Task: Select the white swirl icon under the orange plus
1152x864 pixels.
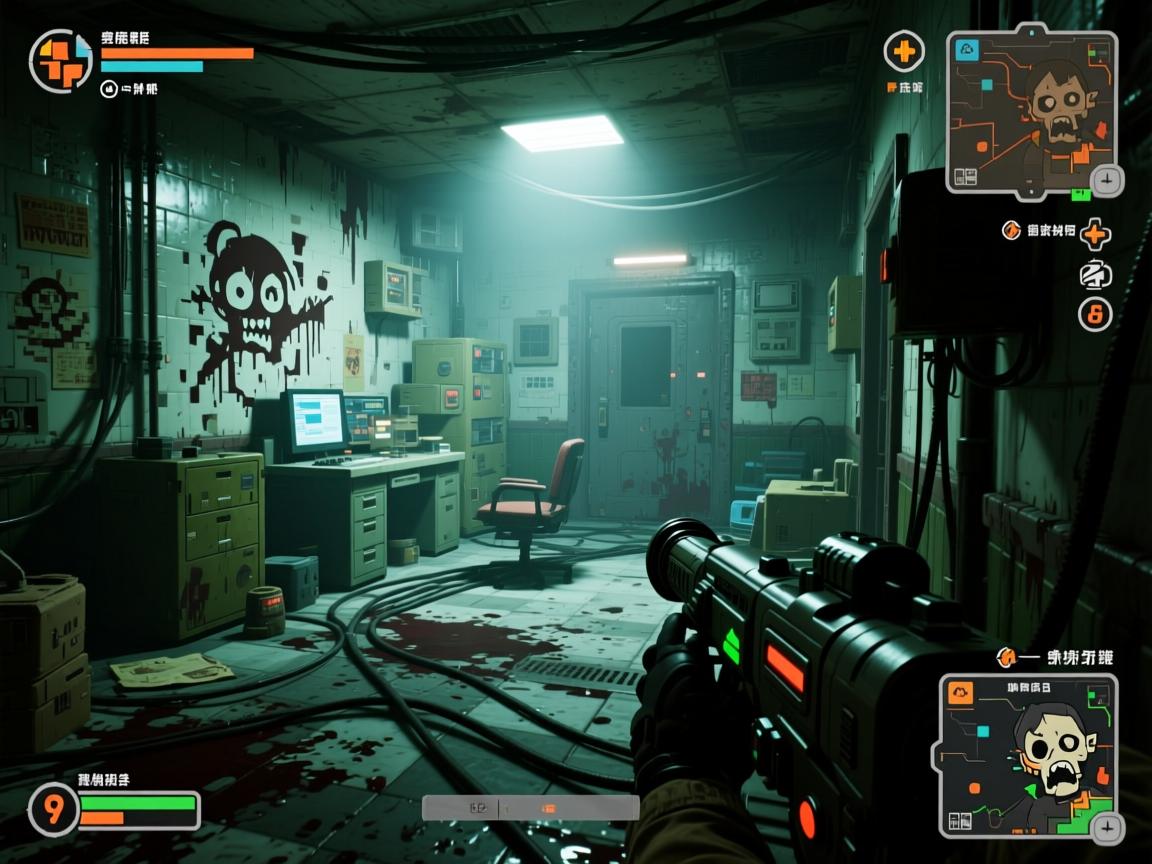Action: [1095, 275]
